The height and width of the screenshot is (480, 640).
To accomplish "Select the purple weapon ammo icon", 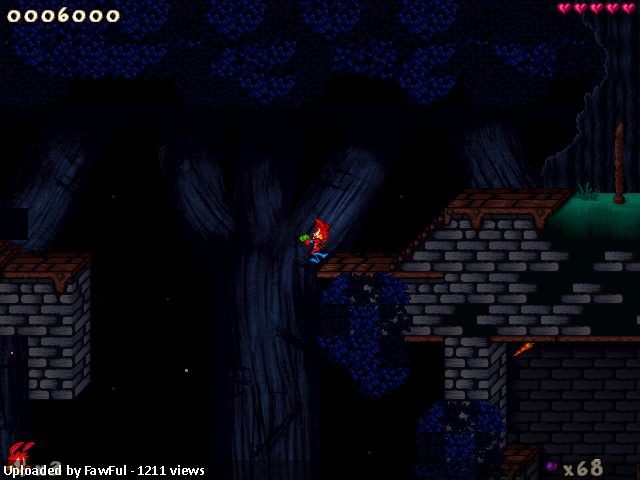I will [551, 467].
